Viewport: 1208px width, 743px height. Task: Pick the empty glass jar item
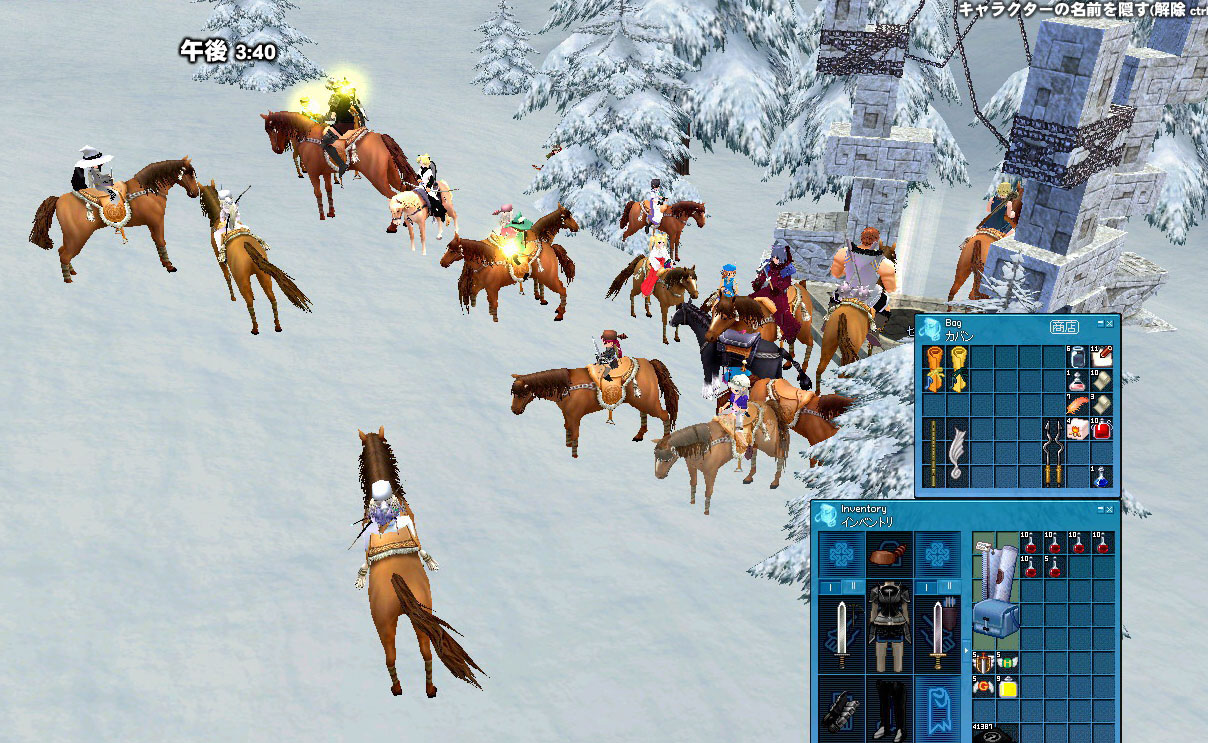point(1077,357)
